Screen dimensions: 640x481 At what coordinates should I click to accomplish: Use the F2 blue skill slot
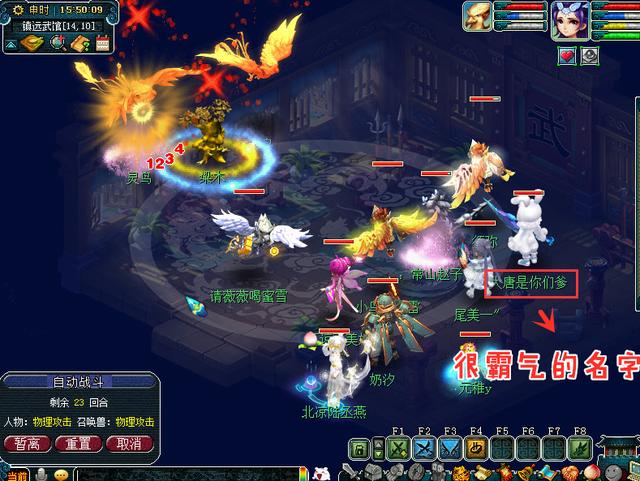pos(425,448)
